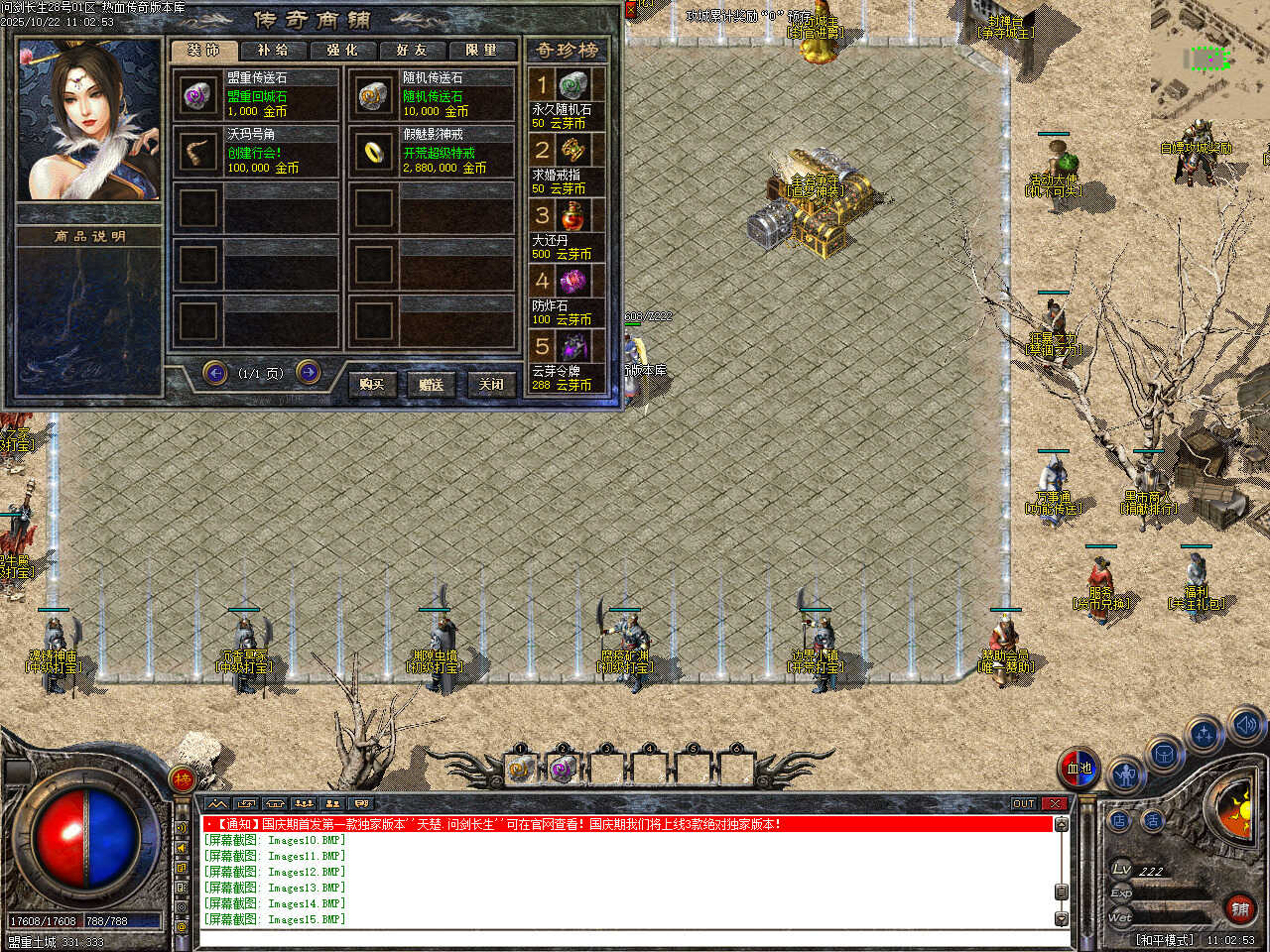Open the red 榜 ranking button
This screenshot has height=952, width=1270.
[x=183, y=779]
